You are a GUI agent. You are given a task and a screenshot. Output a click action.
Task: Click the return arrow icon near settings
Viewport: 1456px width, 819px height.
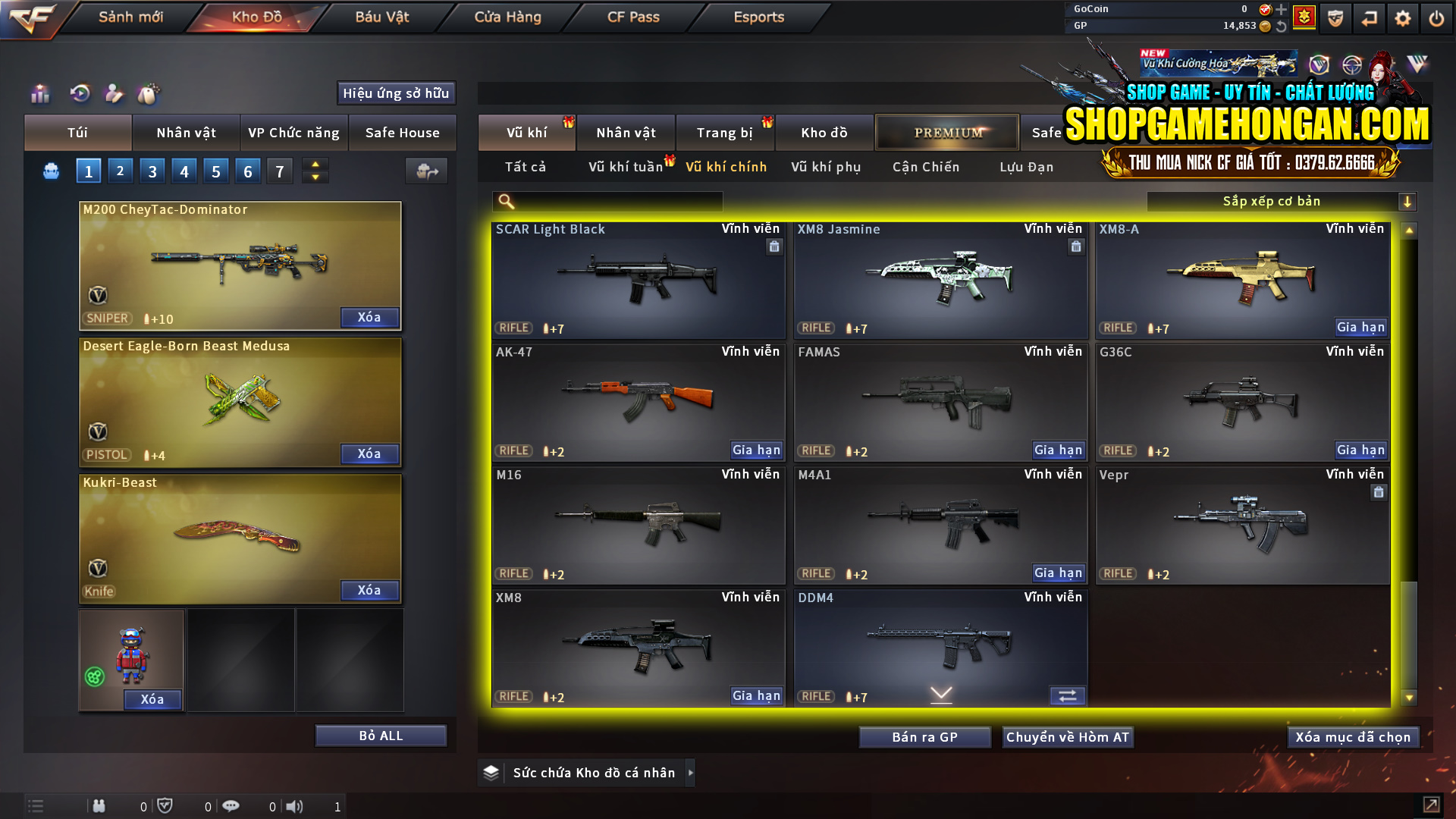[x=1369, y=17]
